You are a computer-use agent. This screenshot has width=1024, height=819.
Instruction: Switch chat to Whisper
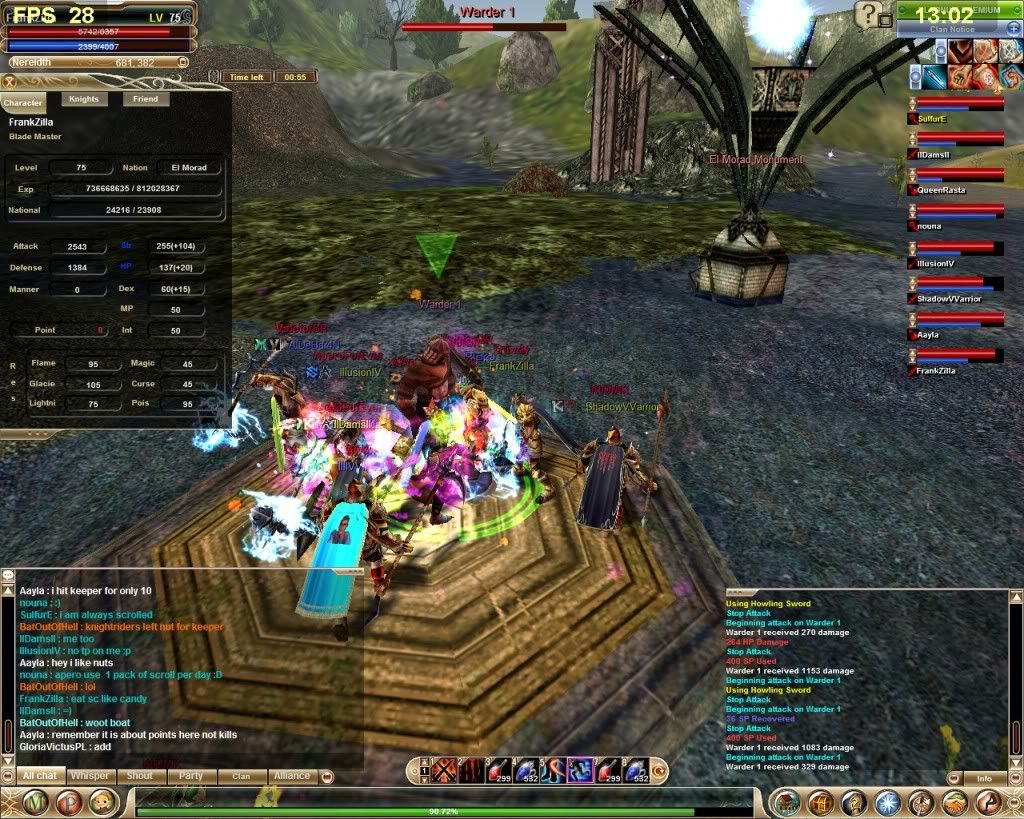point(91,776)
